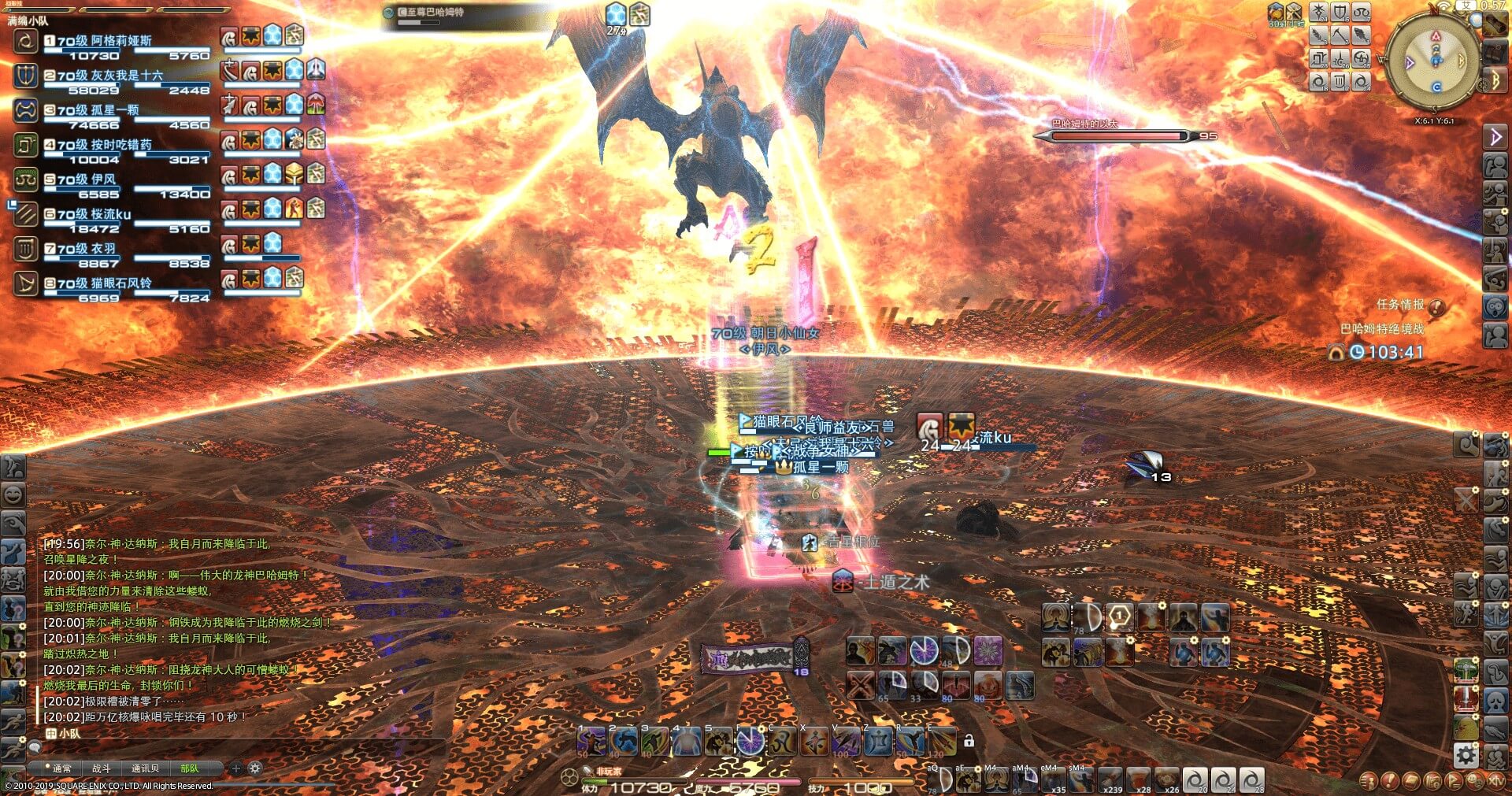The image size is (1512, 796).
Task: Open the 通讯贝 chat tab
Action: 145,768
